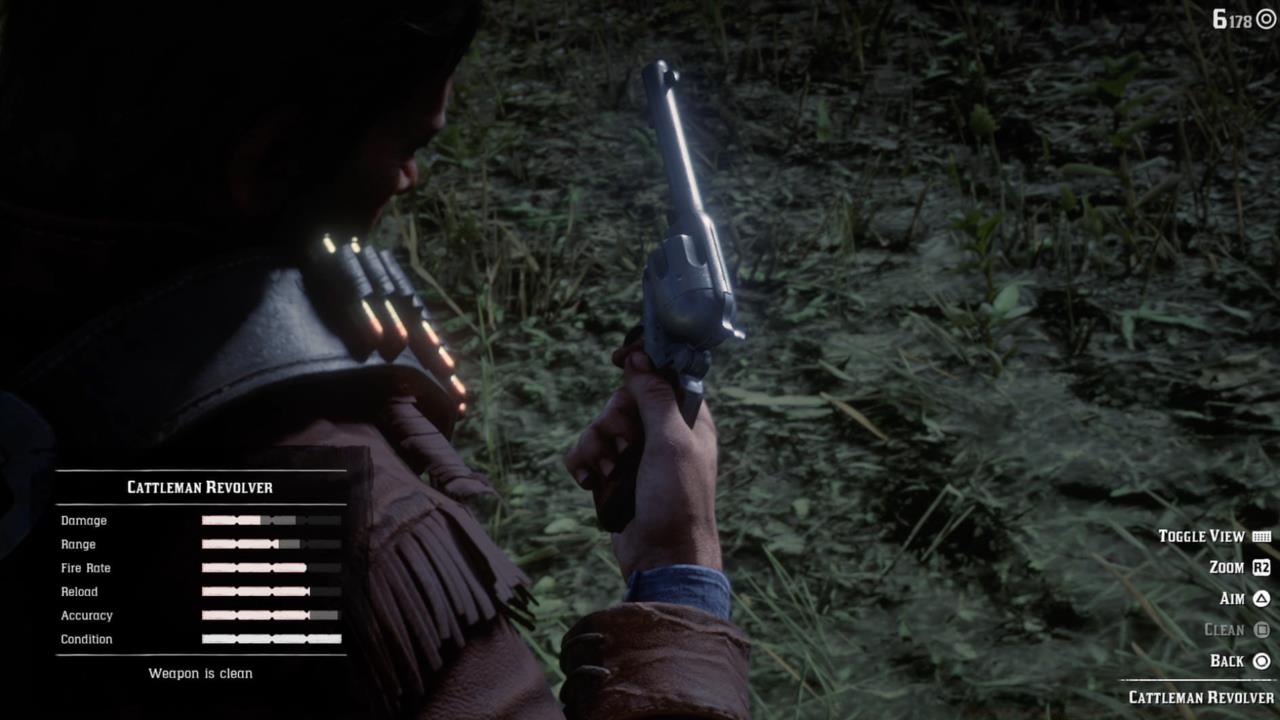This screenshot has width=1280, height=720.
Task: Click the Range stat bar
Action: pyautogui.click(x=270, y=544)
